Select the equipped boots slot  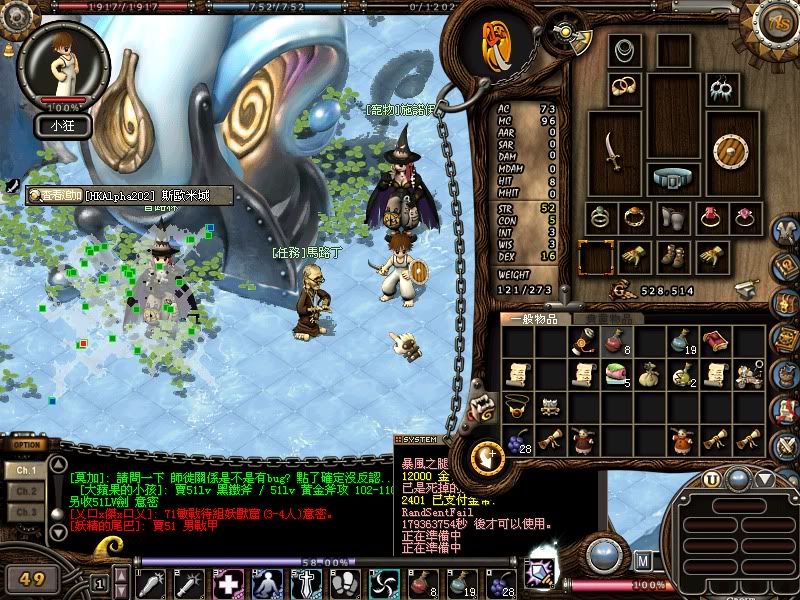click(672, 257)
